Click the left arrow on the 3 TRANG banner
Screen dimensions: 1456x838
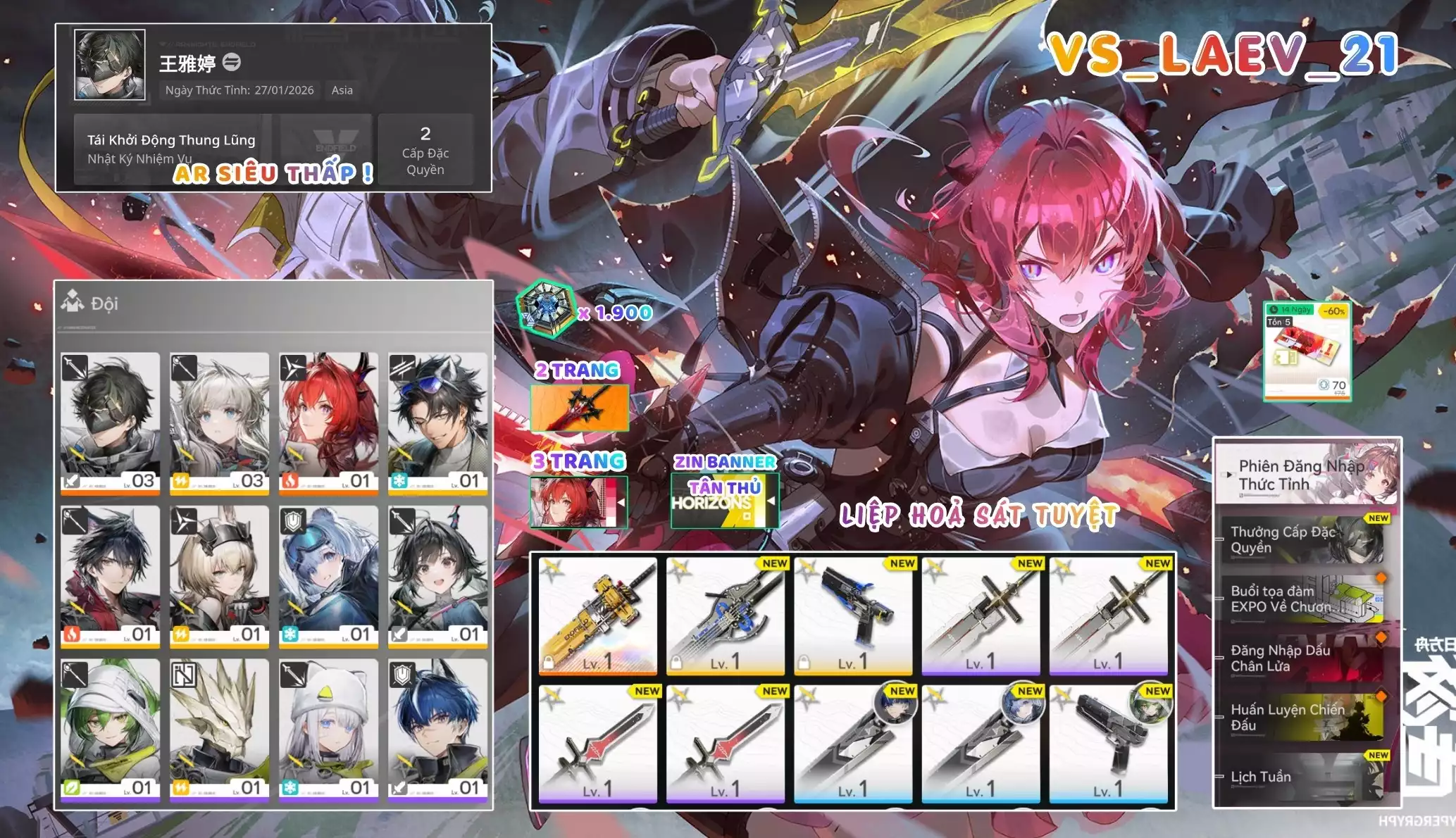tap(621, 504)
